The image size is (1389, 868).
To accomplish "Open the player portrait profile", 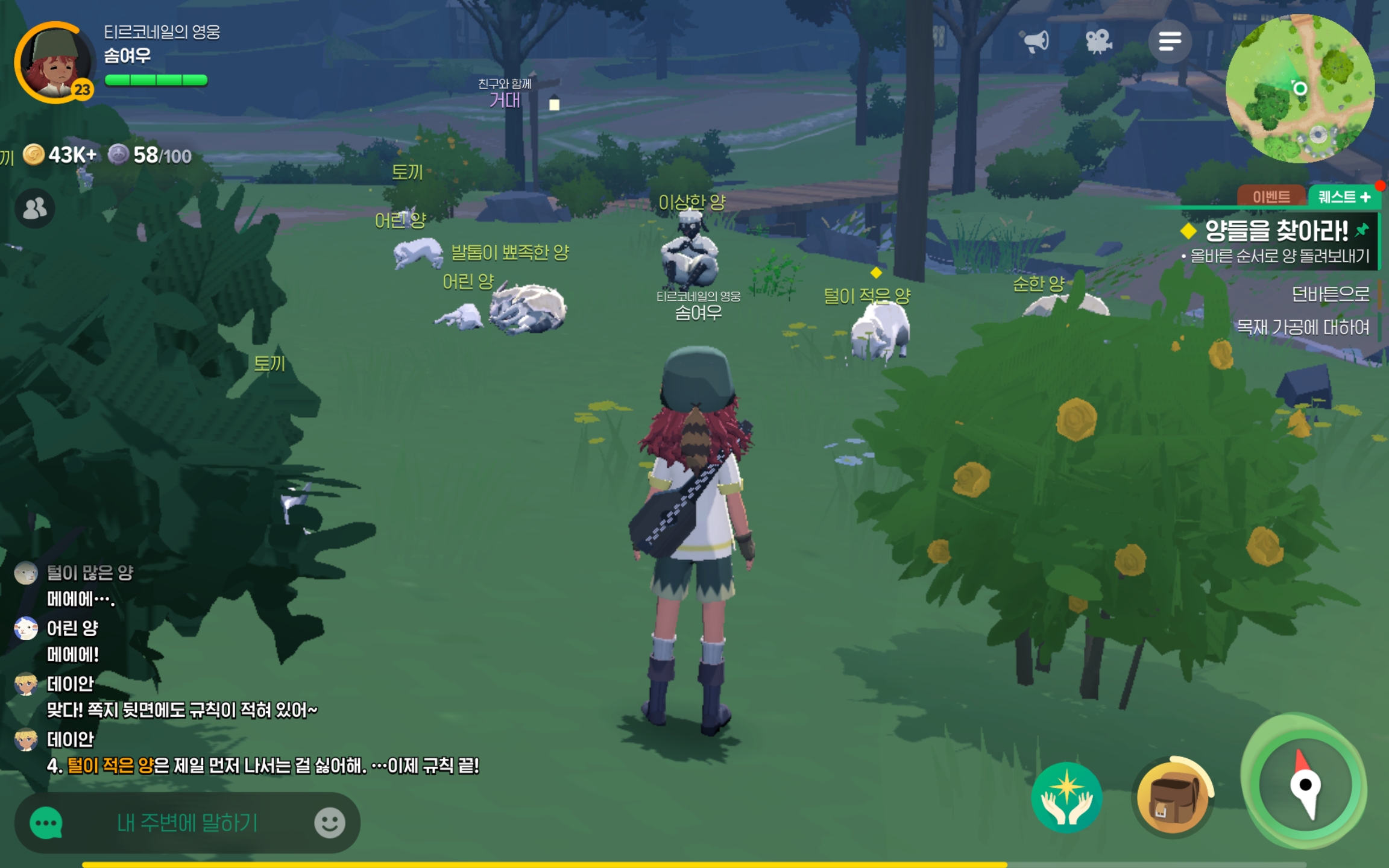I will (x=54, y=63).
